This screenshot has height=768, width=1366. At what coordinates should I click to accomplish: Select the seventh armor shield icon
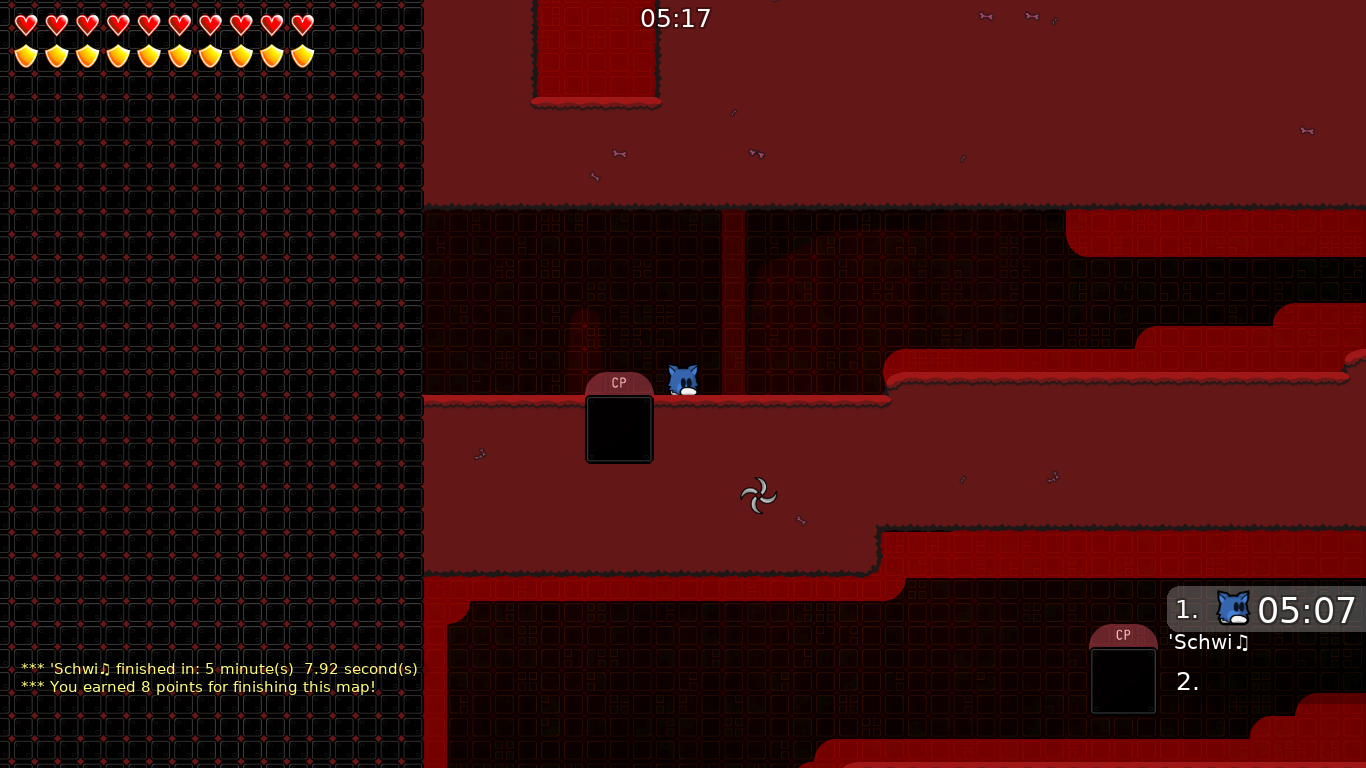coord(211,55)
